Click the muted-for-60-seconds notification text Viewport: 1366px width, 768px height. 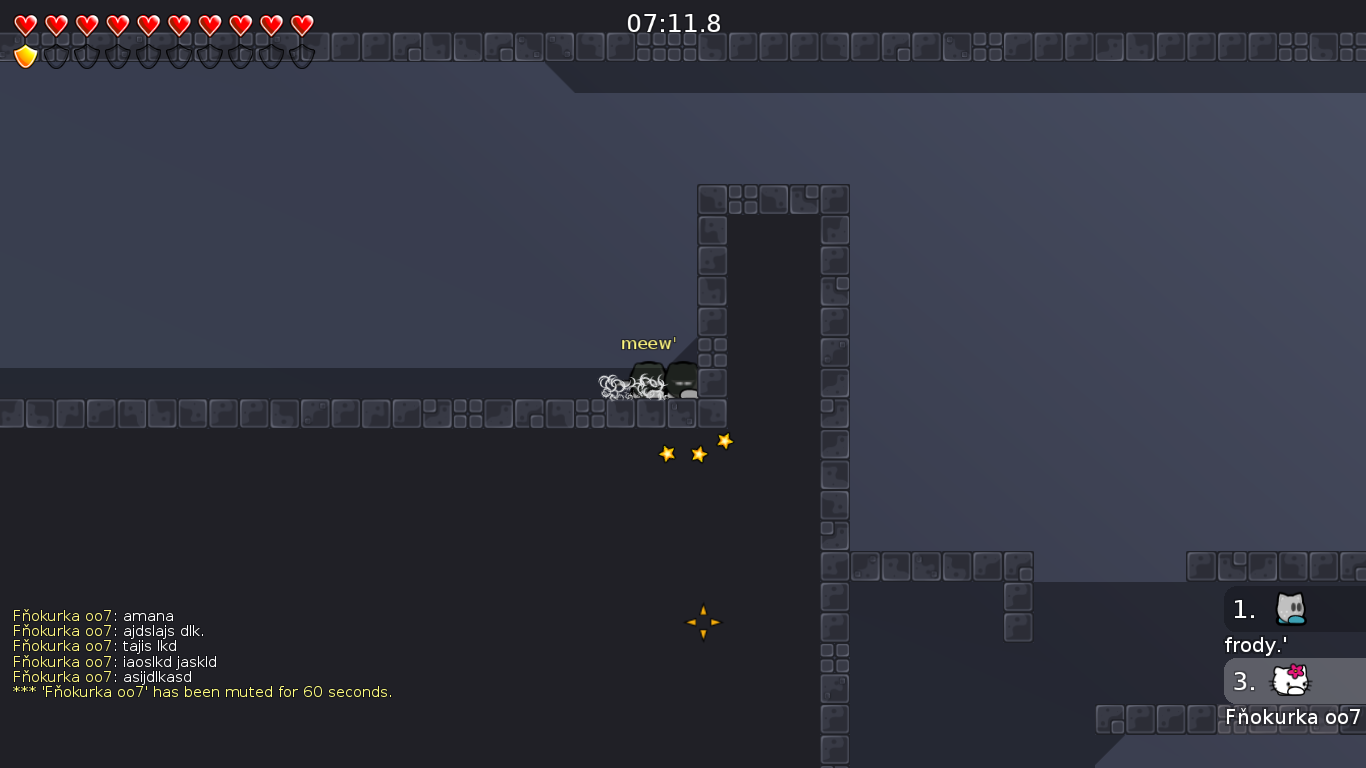(x=200, y=691)
